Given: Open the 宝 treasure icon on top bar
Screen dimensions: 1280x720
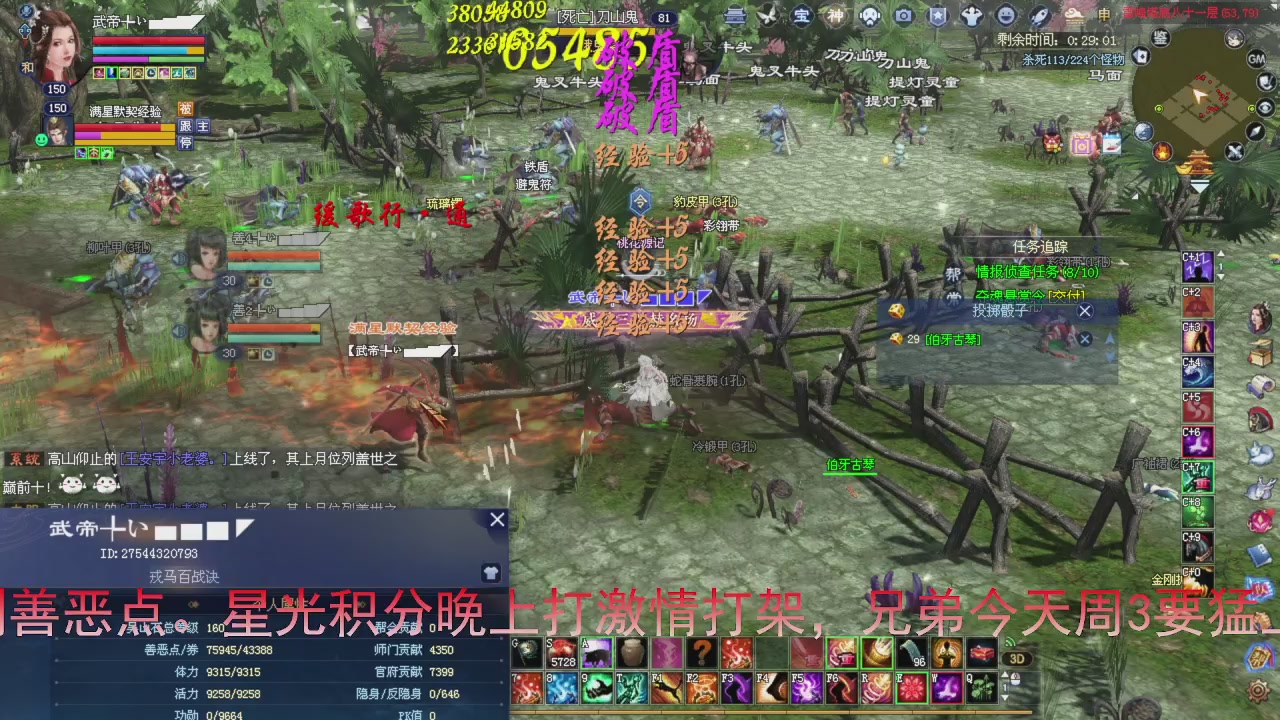Looking at the screenshot, I should pyautogui.click(x=802, y=14).
